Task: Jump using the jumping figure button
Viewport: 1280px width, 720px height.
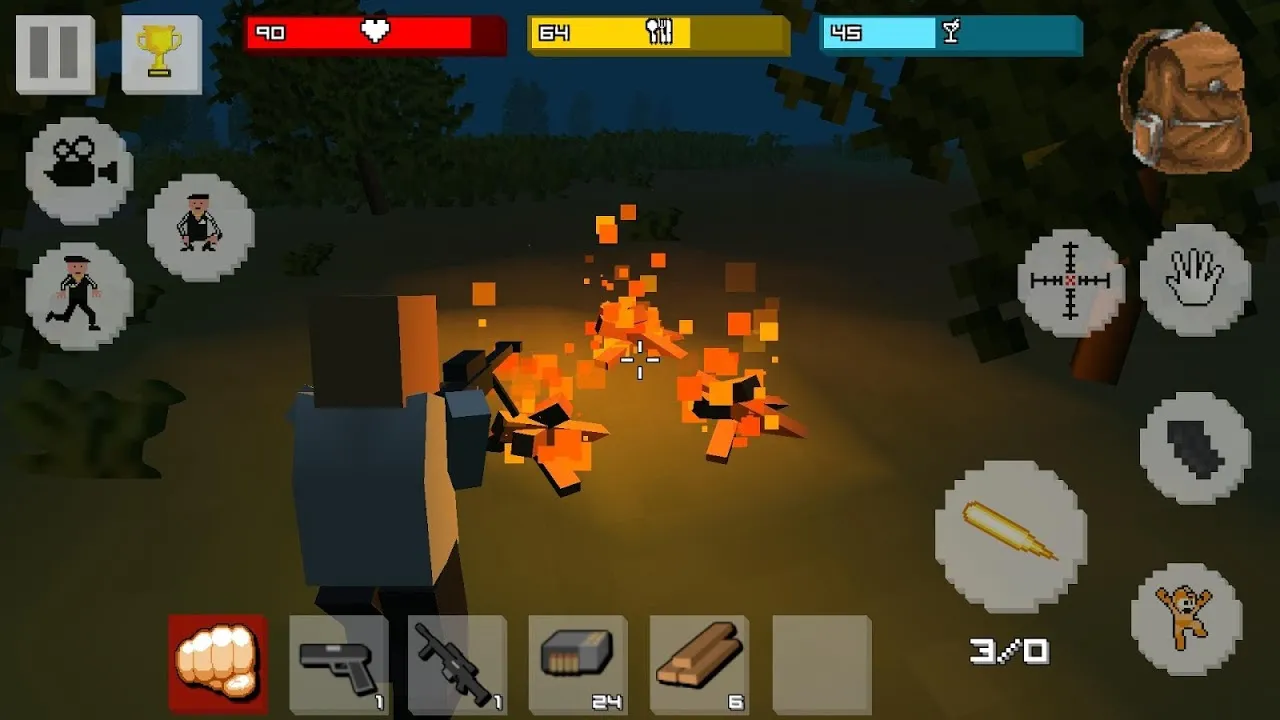Action: 1186,618
